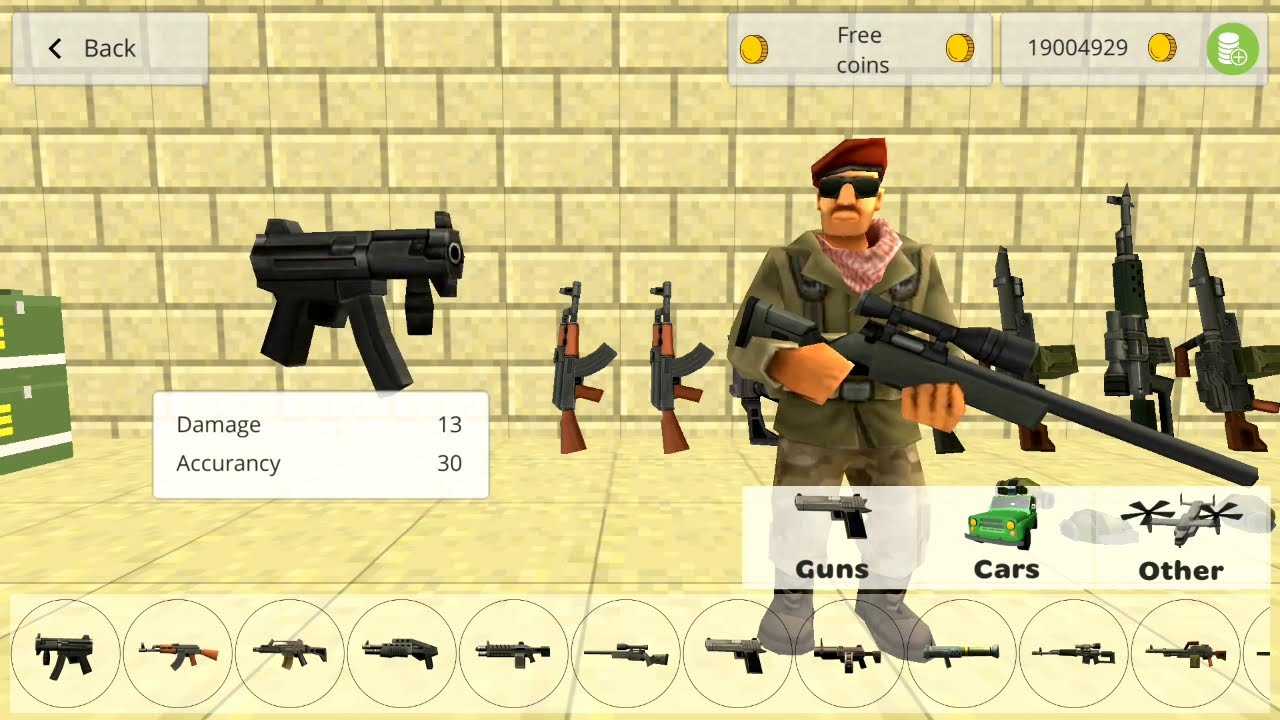Select the Dragunov sniper icon near the right

point(1075,655)
